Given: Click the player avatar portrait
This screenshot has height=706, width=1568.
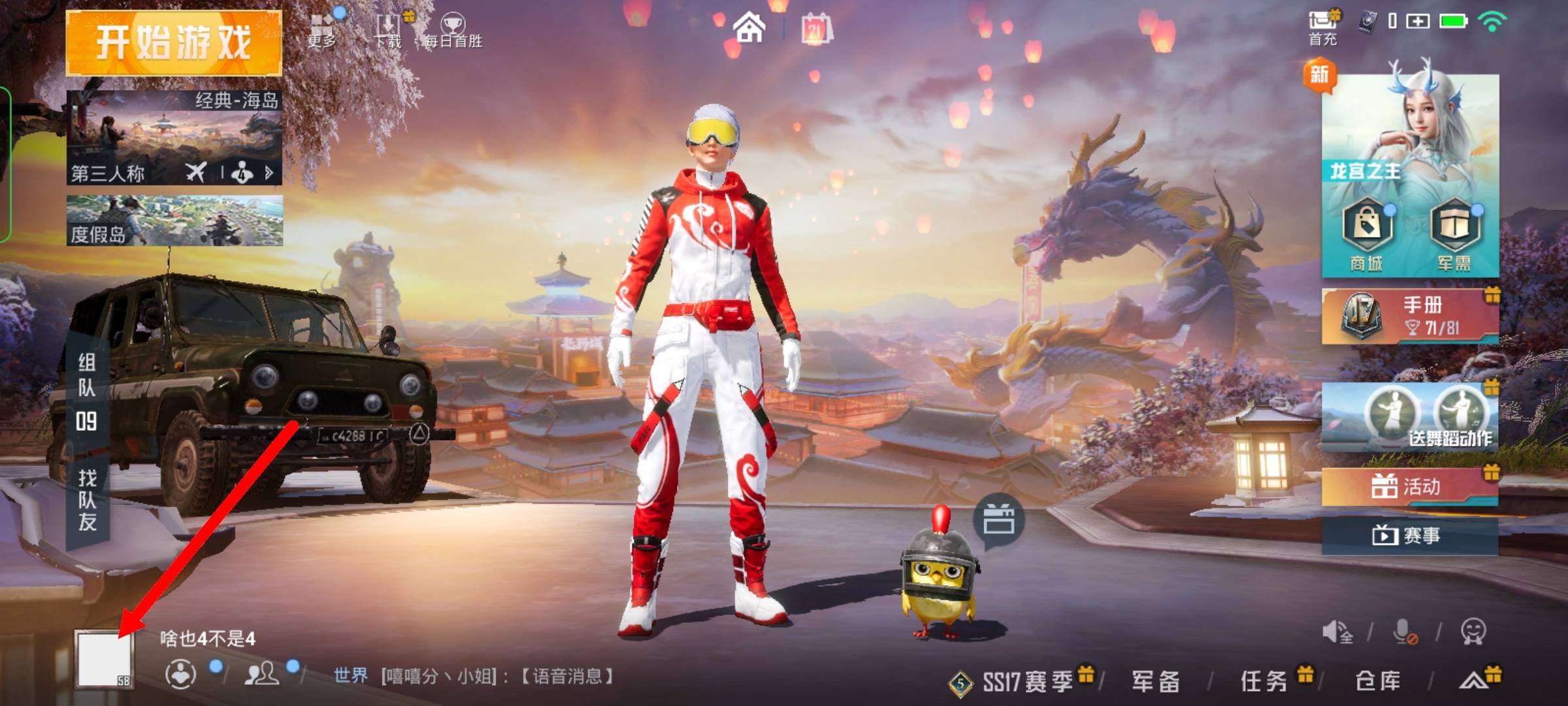Looking at the screenshot, I should click(105, 659).
